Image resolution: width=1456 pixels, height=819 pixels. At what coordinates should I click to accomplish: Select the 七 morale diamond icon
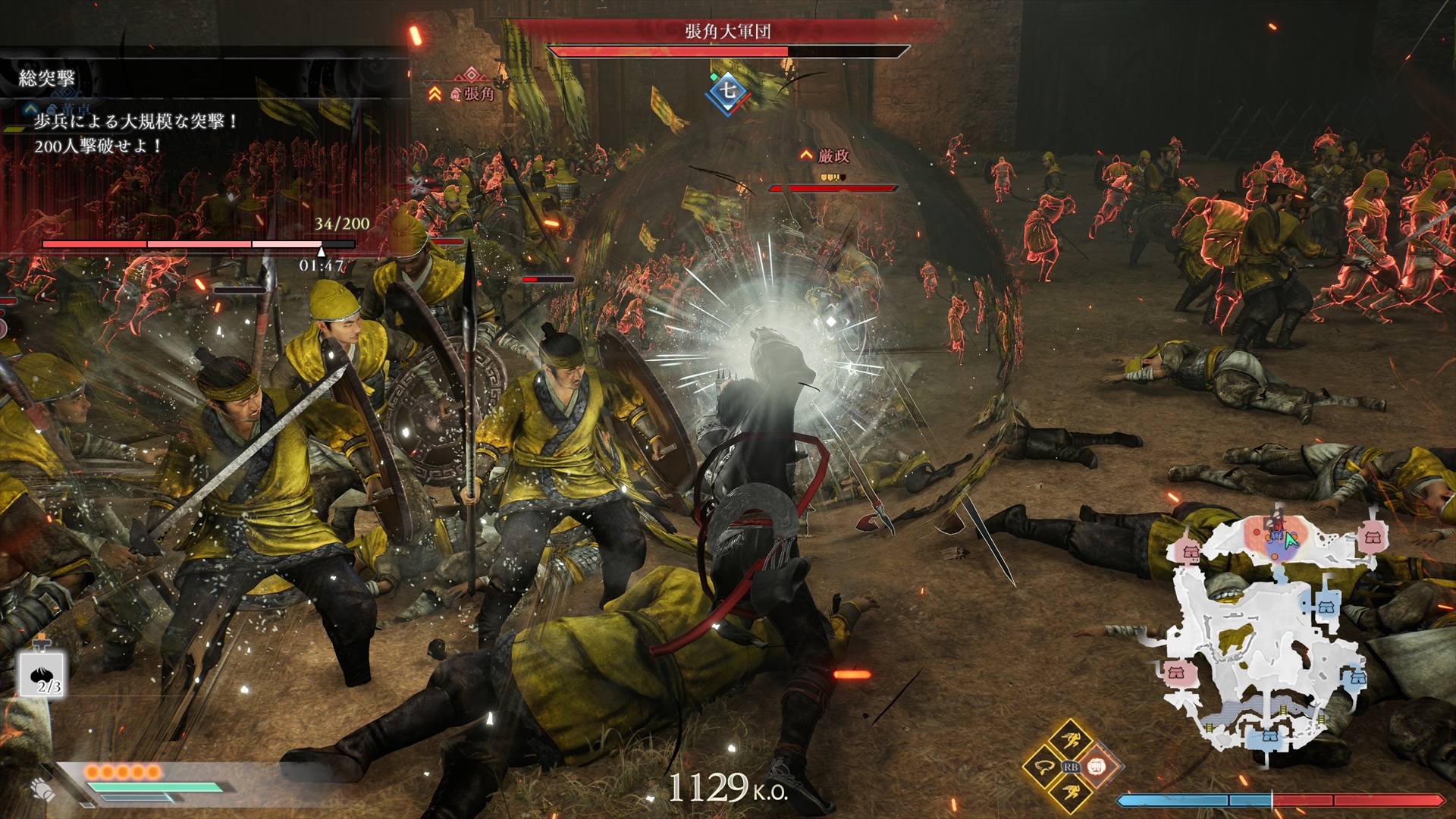click(x=727, y=91)
